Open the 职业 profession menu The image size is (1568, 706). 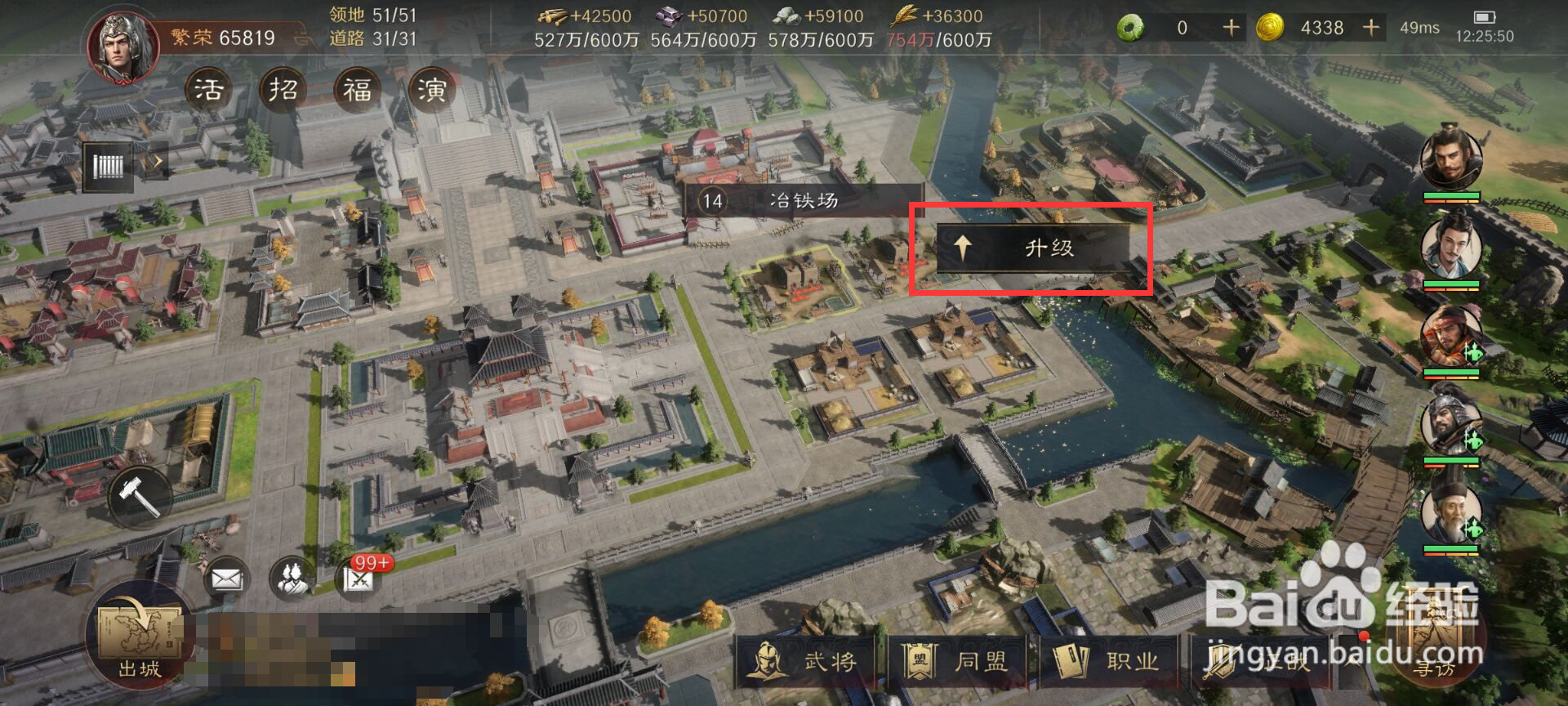1107,661
